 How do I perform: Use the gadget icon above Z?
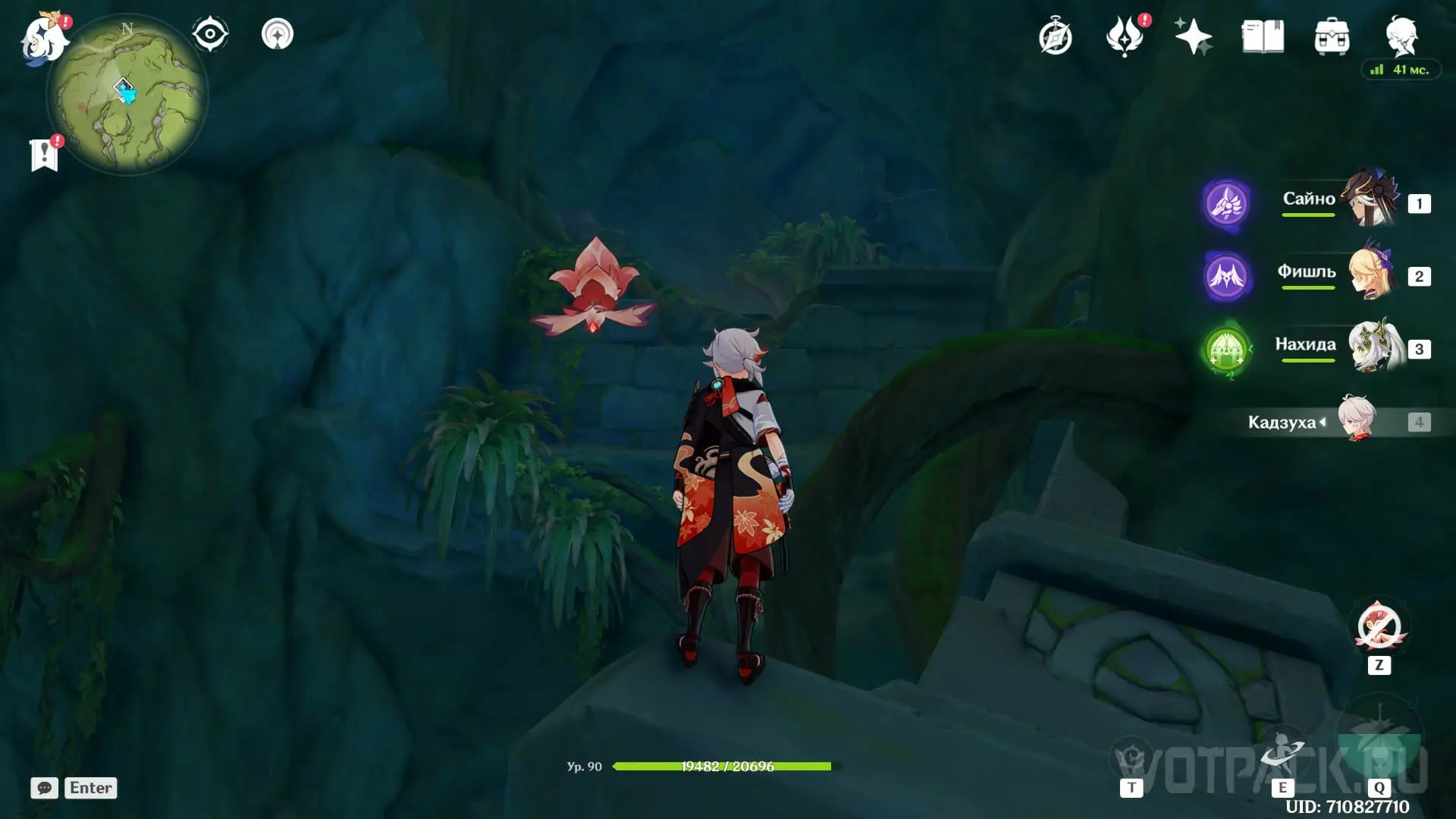point(1379,627)
